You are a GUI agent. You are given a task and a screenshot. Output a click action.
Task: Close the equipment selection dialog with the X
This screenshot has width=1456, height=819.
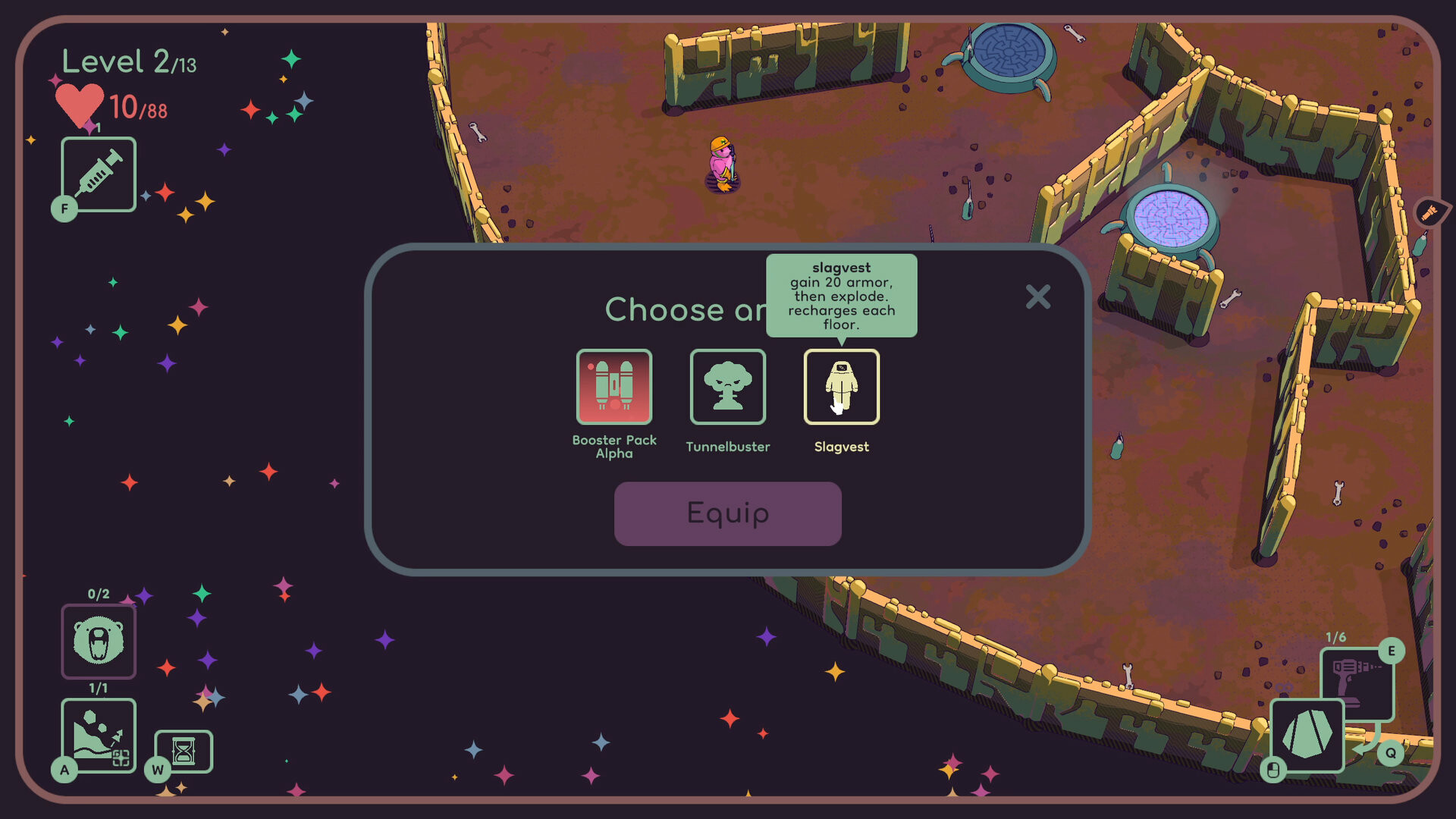point(1038,297)
